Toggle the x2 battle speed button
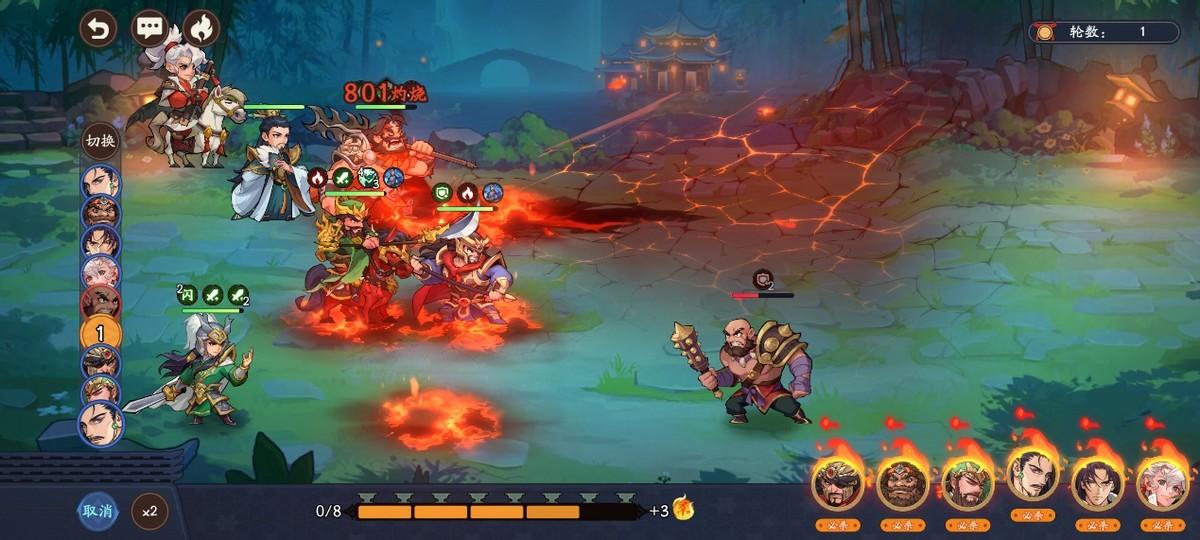 [149, 511]
